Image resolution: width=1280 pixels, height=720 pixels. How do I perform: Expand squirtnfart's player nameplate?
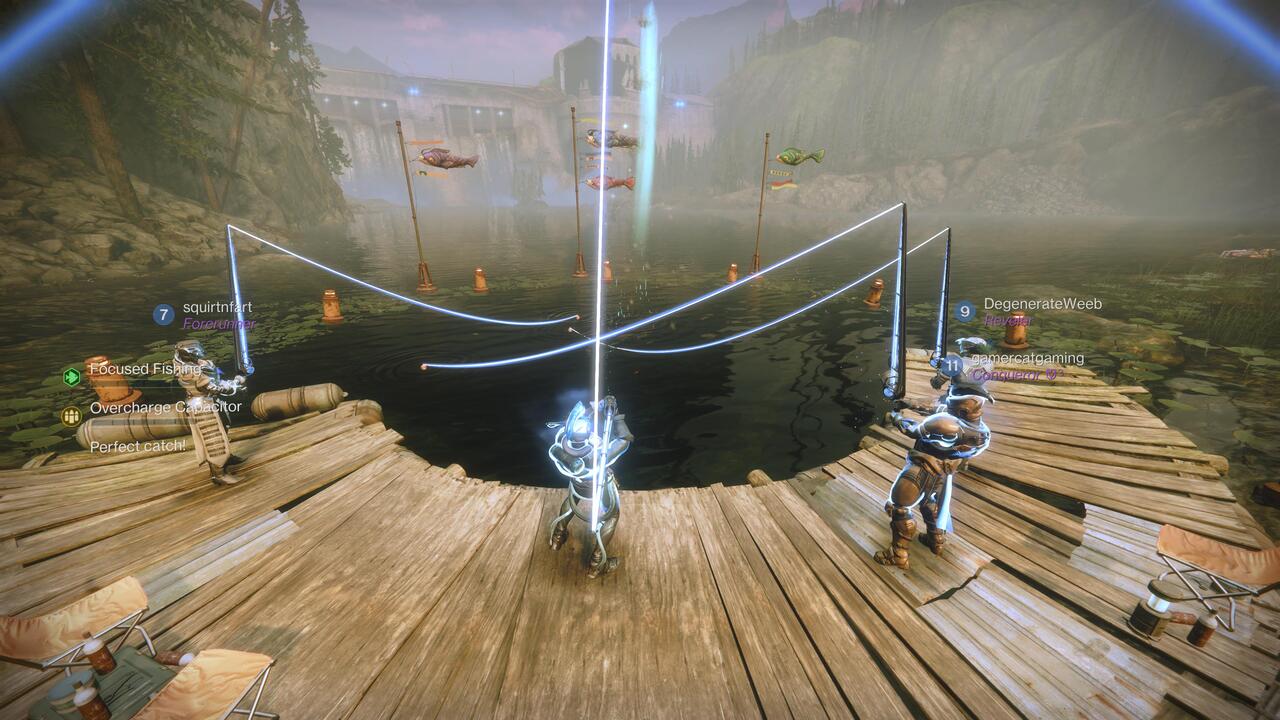[x=219, y=306]
